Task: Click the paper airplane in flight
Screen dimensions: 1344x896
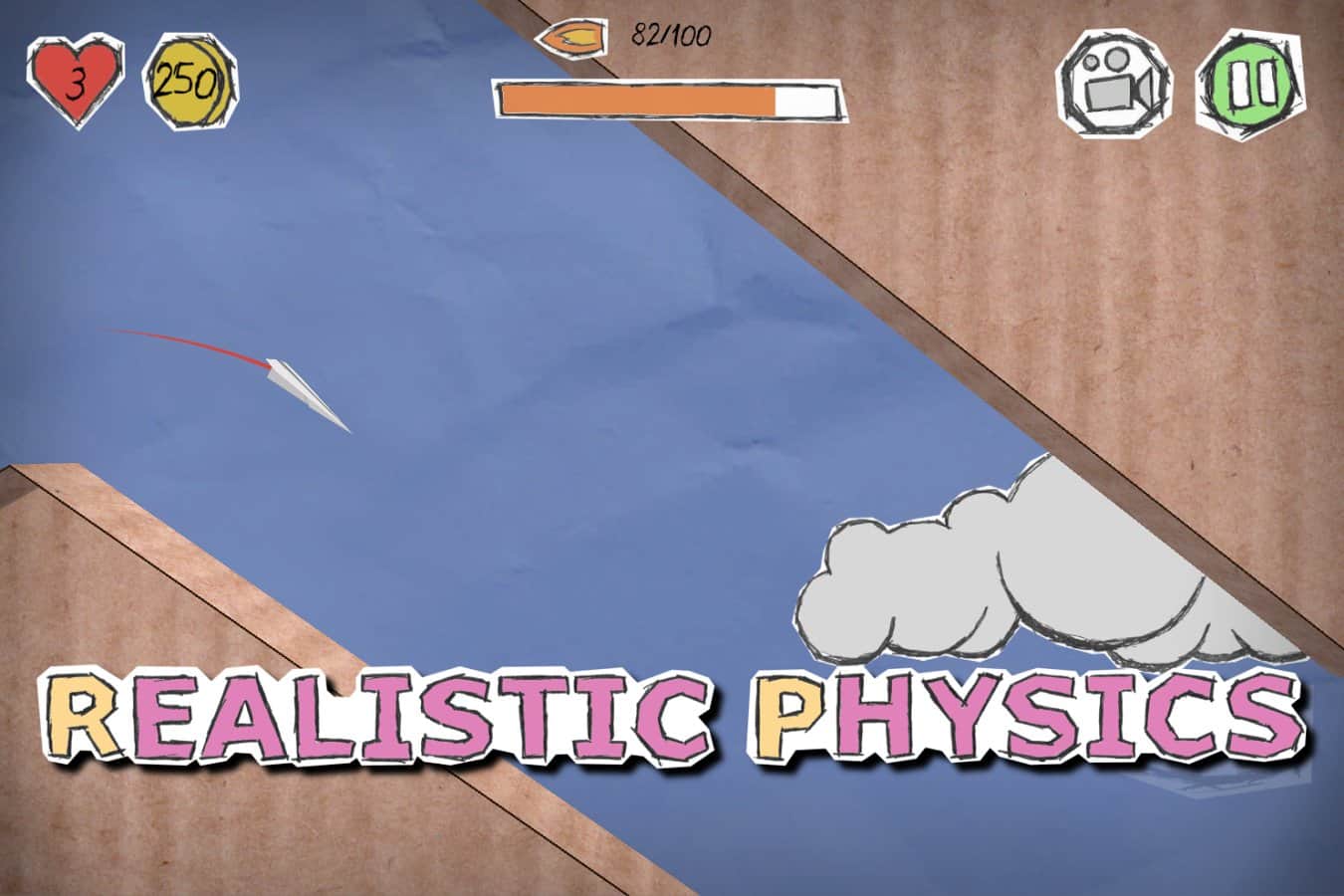Action: pos(299,388)
